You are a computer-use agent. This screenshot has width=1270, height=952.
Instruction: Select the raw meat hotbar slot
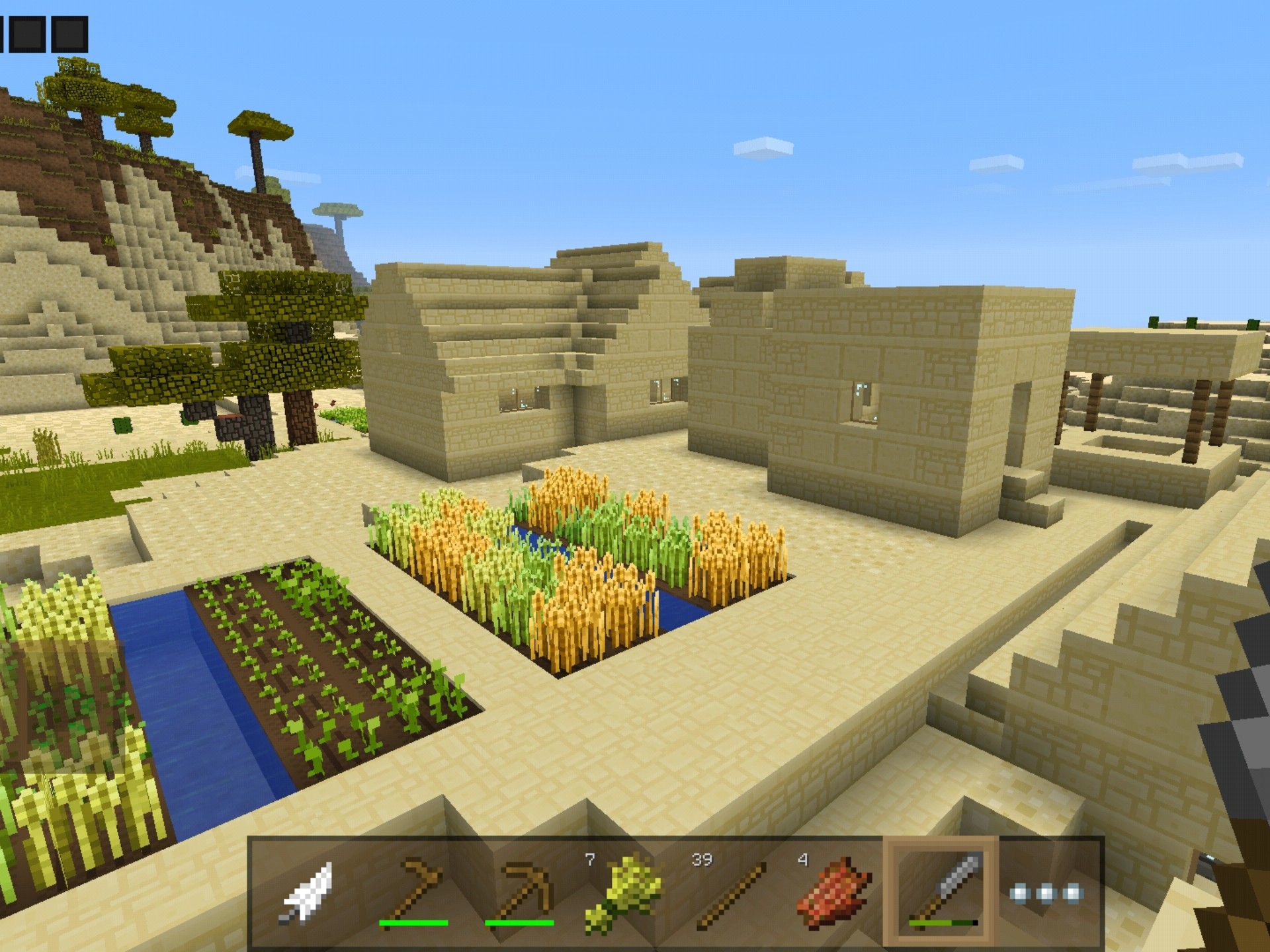(x=835, y=892)
